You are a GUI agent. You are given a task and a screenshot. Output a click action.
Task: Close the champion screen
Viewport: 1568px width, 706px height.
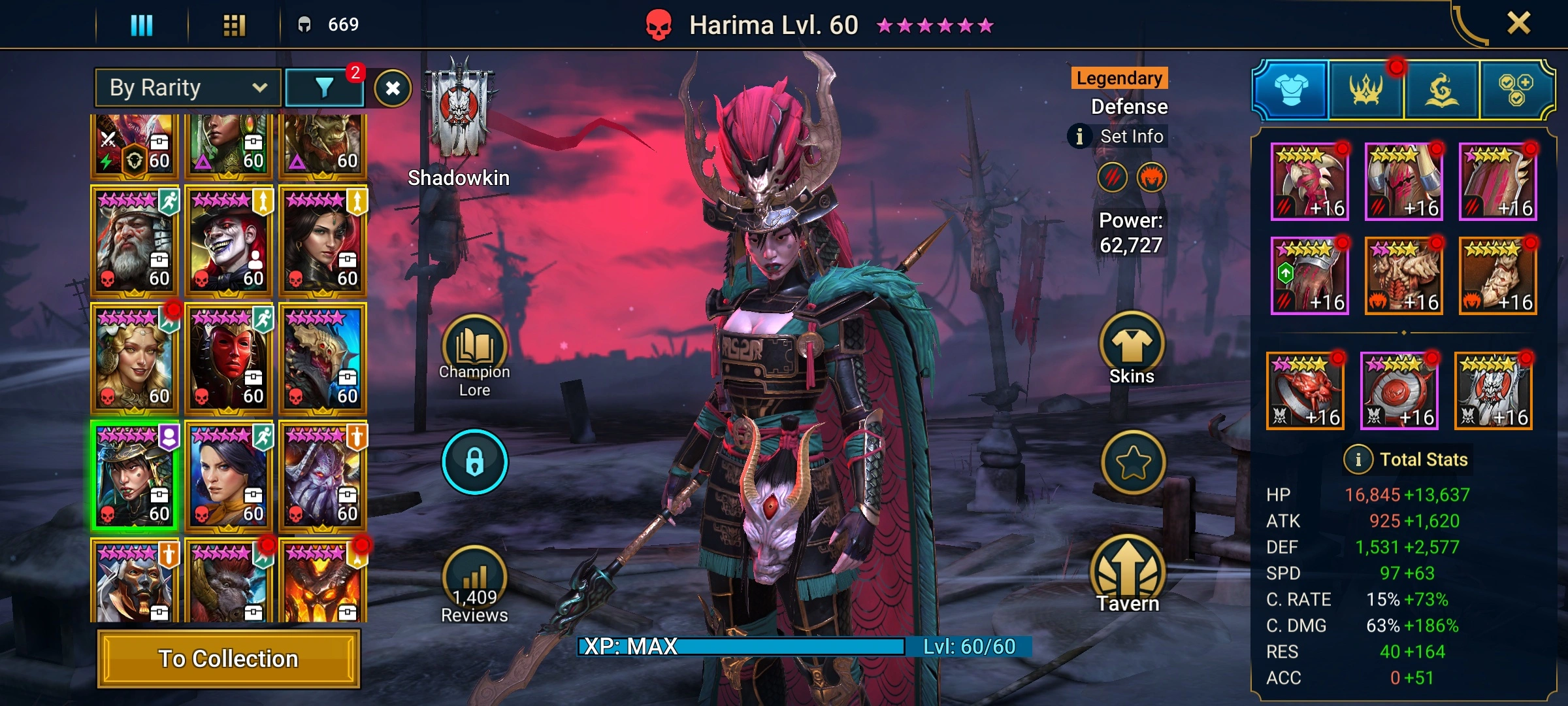click(1518, 24)
